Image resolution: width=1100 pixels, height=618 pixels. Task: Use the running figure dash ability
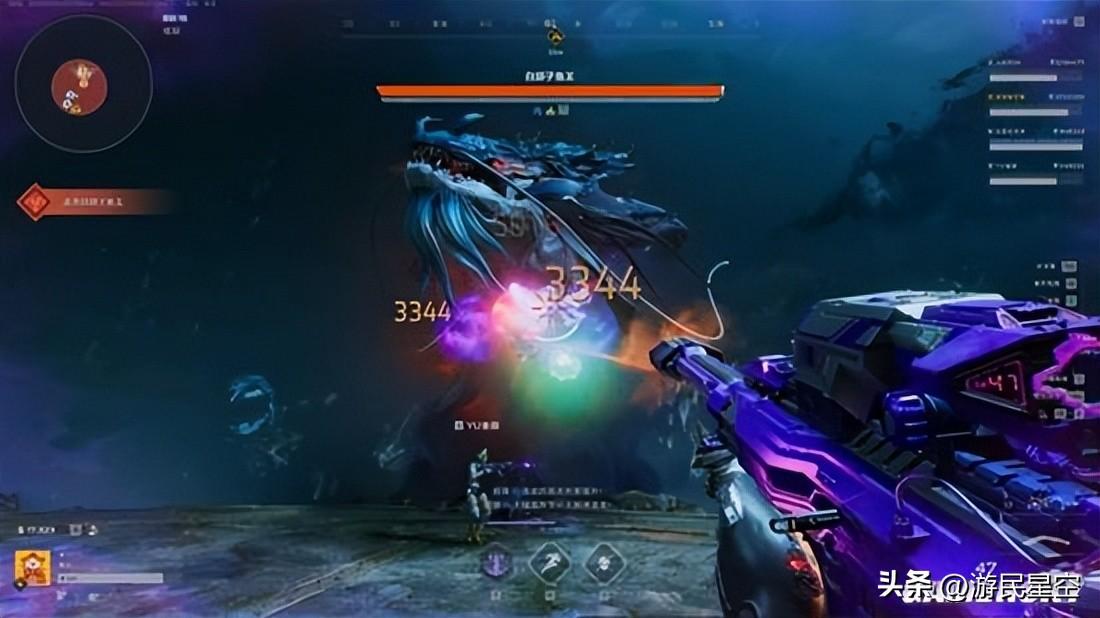549,561
